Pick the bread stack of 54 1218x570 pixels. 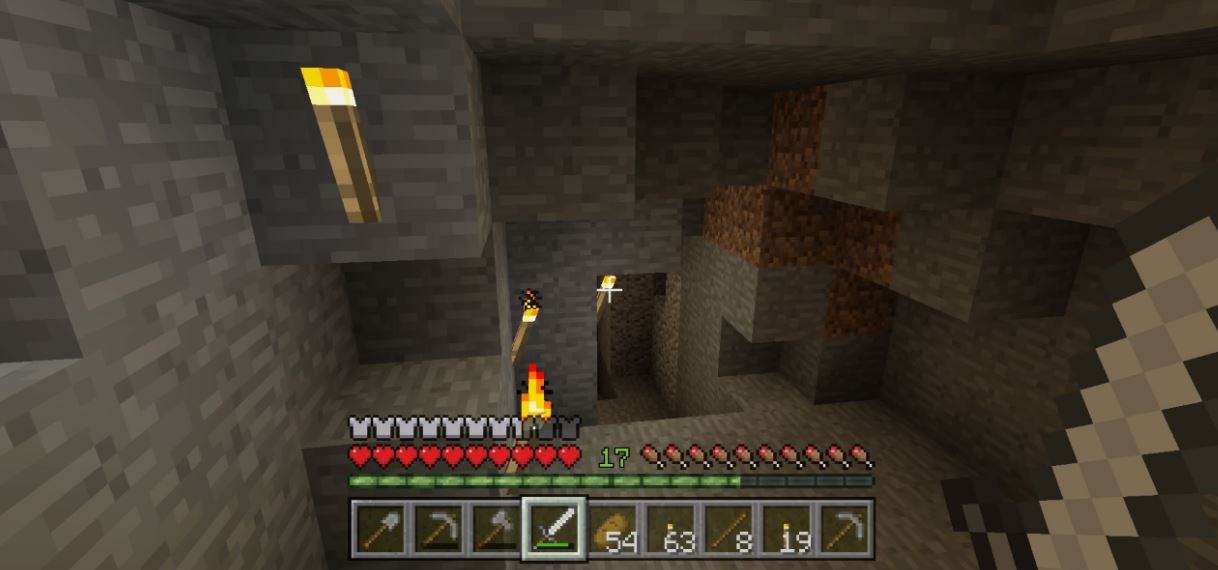[612, 528]
